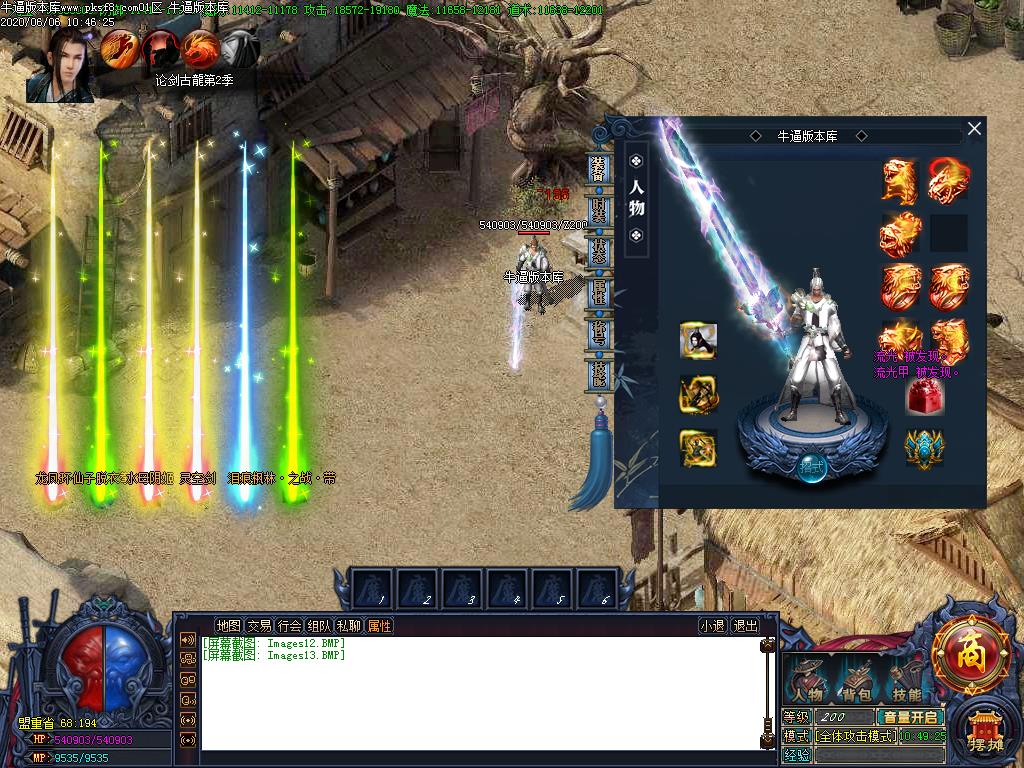The height and width of the screenshot is (768, 1024).
Task: Select the blue crest medal slot
Action: [x=925, y=447]
